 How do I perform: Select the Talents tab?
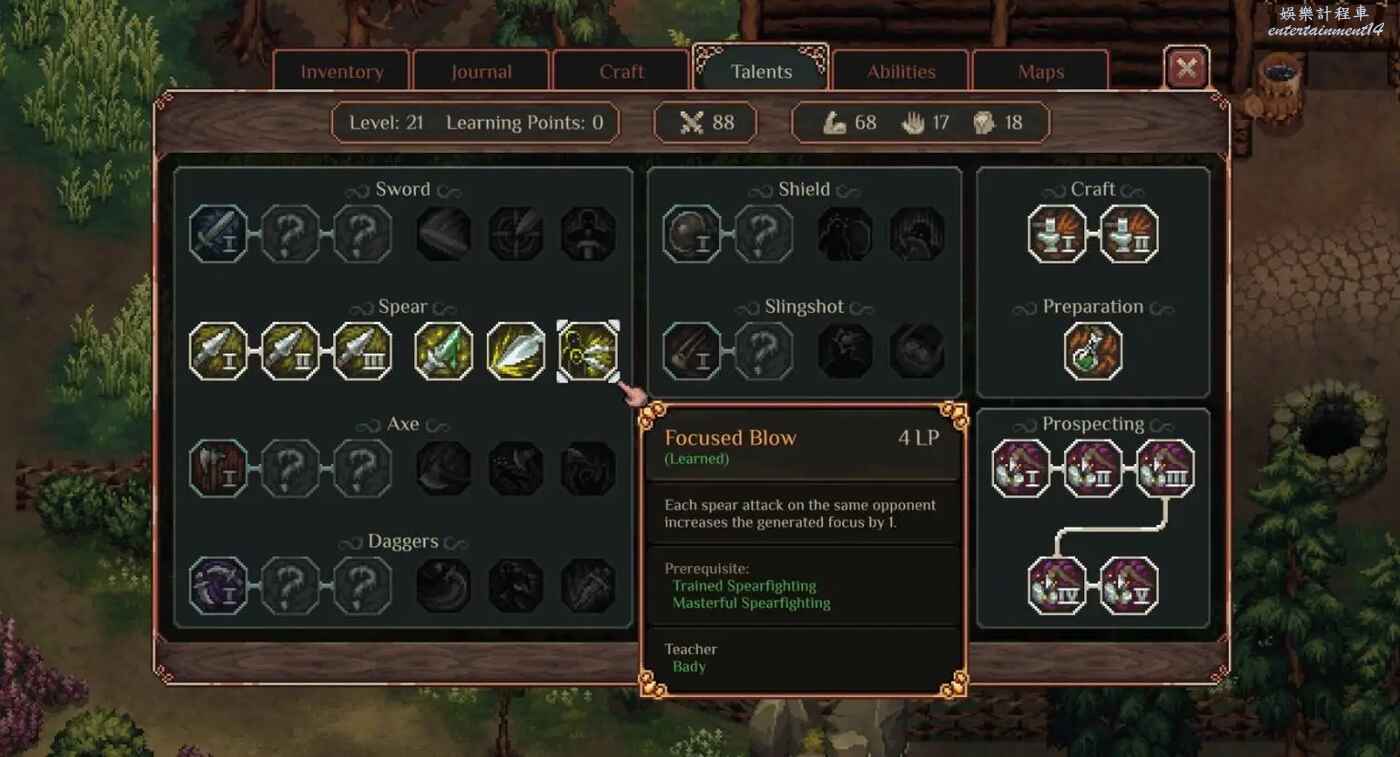pos(761,72)
